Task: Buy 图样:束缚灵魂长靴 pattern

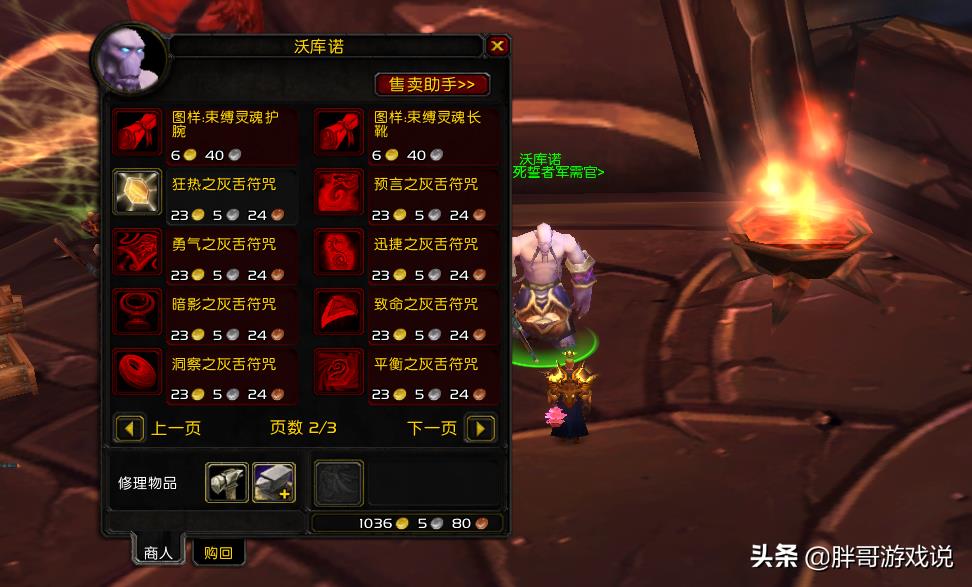Action: [x=339, y=131]
